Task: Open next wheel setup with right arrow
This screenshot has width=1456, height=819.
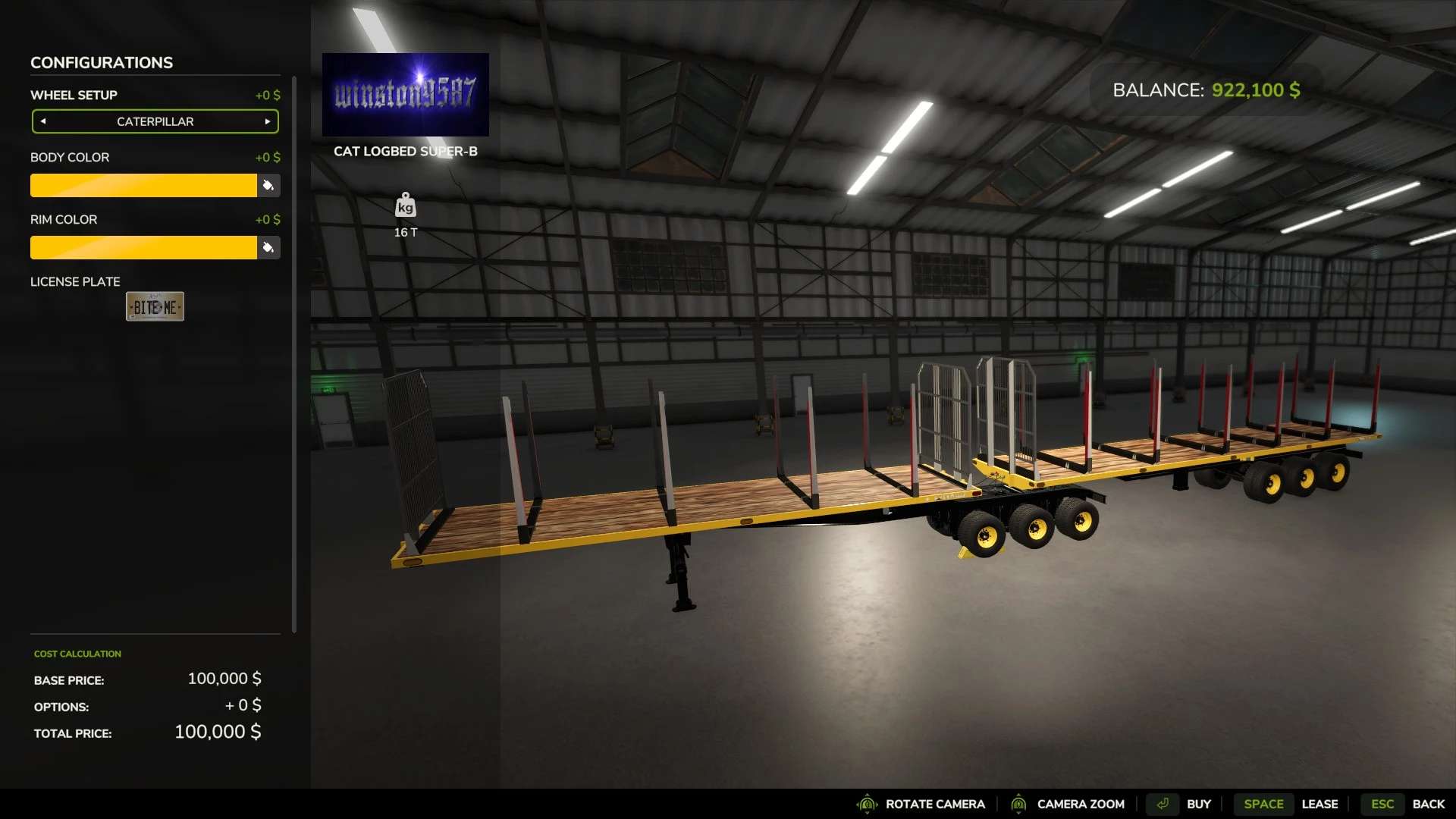Action: tap(267, 121)
